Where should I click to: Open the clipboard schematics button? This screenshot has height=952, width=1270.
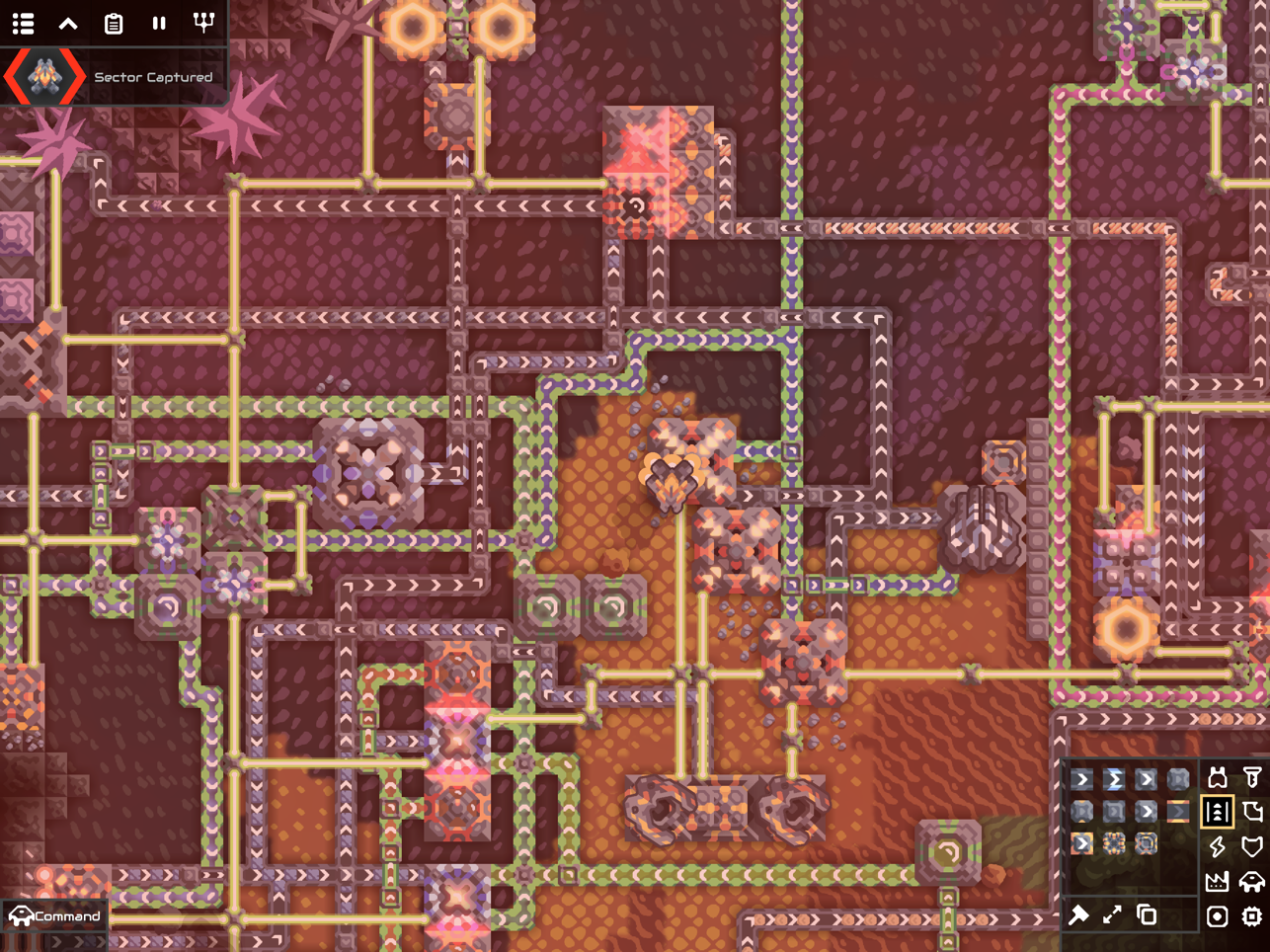pyautogui.click(x=114, y=23)
